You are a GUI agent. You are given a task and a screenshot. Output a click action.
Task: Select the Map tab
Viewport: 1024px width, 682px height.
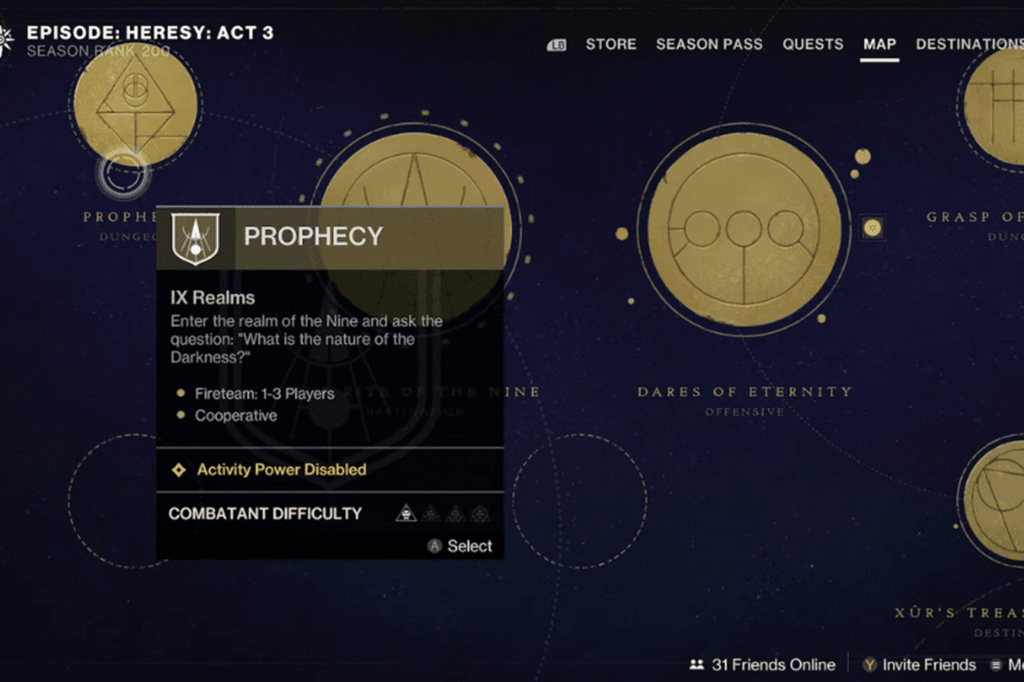tap(880, 44)
